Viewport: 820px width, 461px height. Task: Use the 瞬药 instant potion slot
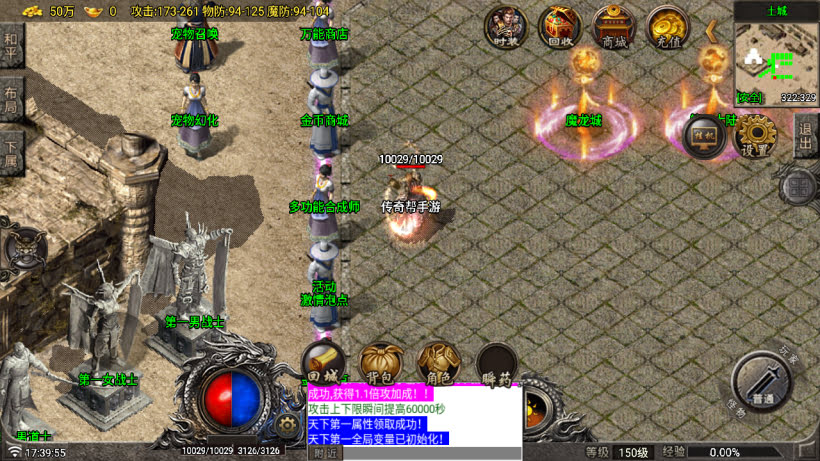pos(496,364)
